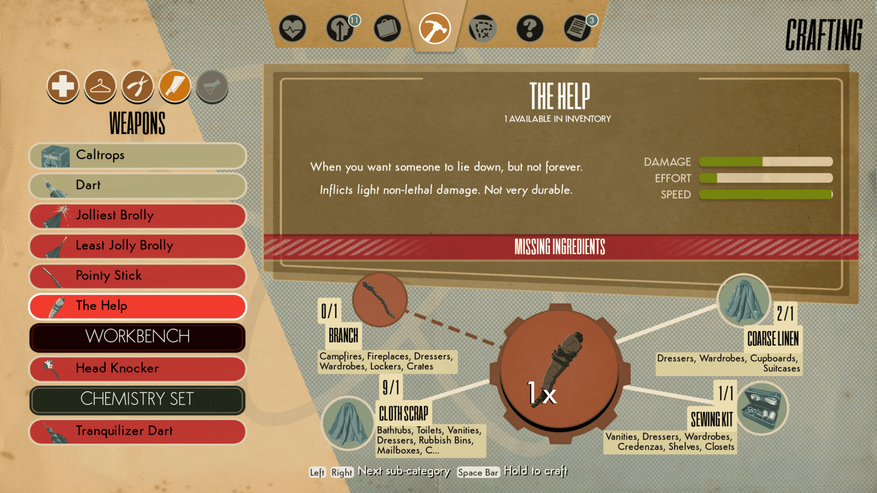Image resolution: width=877 pixels, height=493 pixels.
Task: Open the quest journal notes tab
Action: (577, 27)
